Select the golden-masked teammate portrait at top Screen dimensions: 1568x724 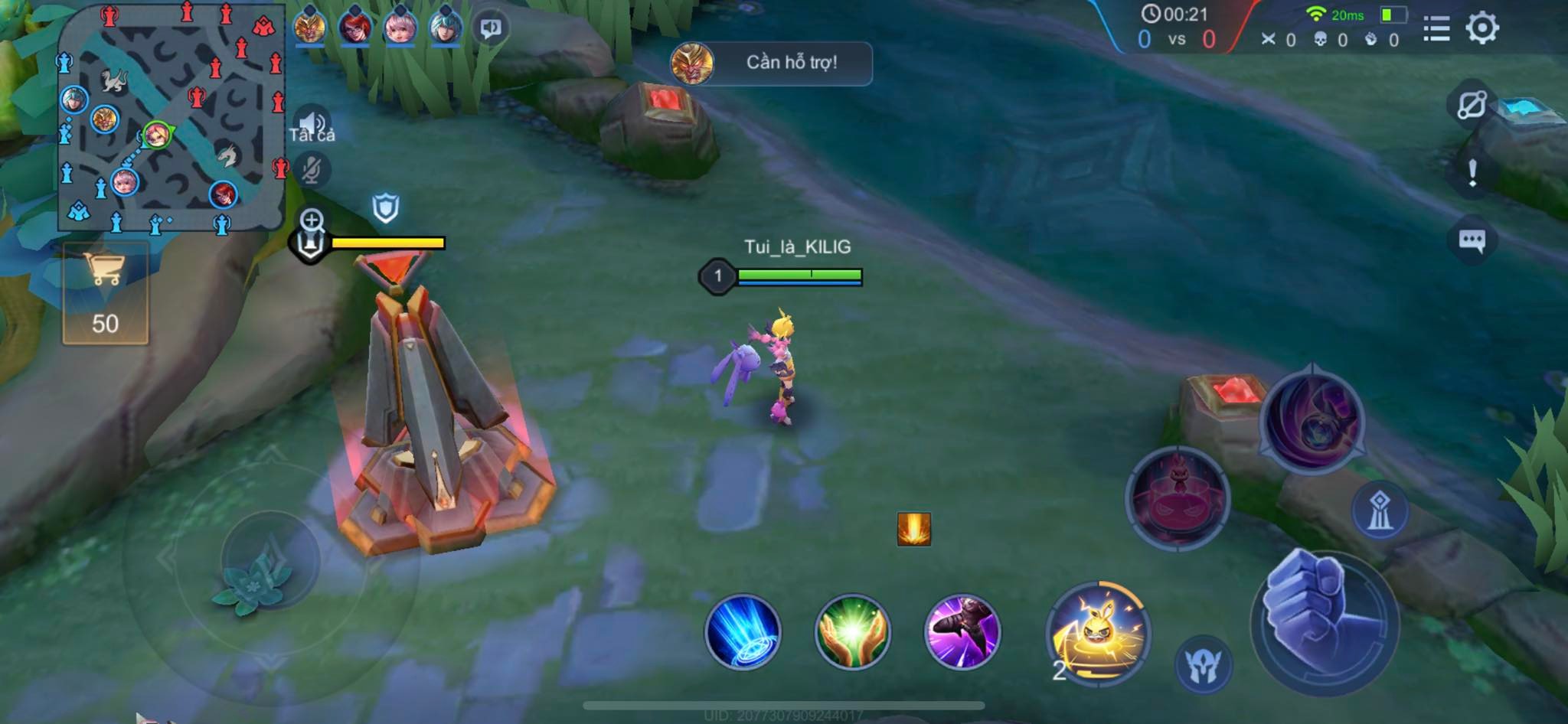click(309, 28)
